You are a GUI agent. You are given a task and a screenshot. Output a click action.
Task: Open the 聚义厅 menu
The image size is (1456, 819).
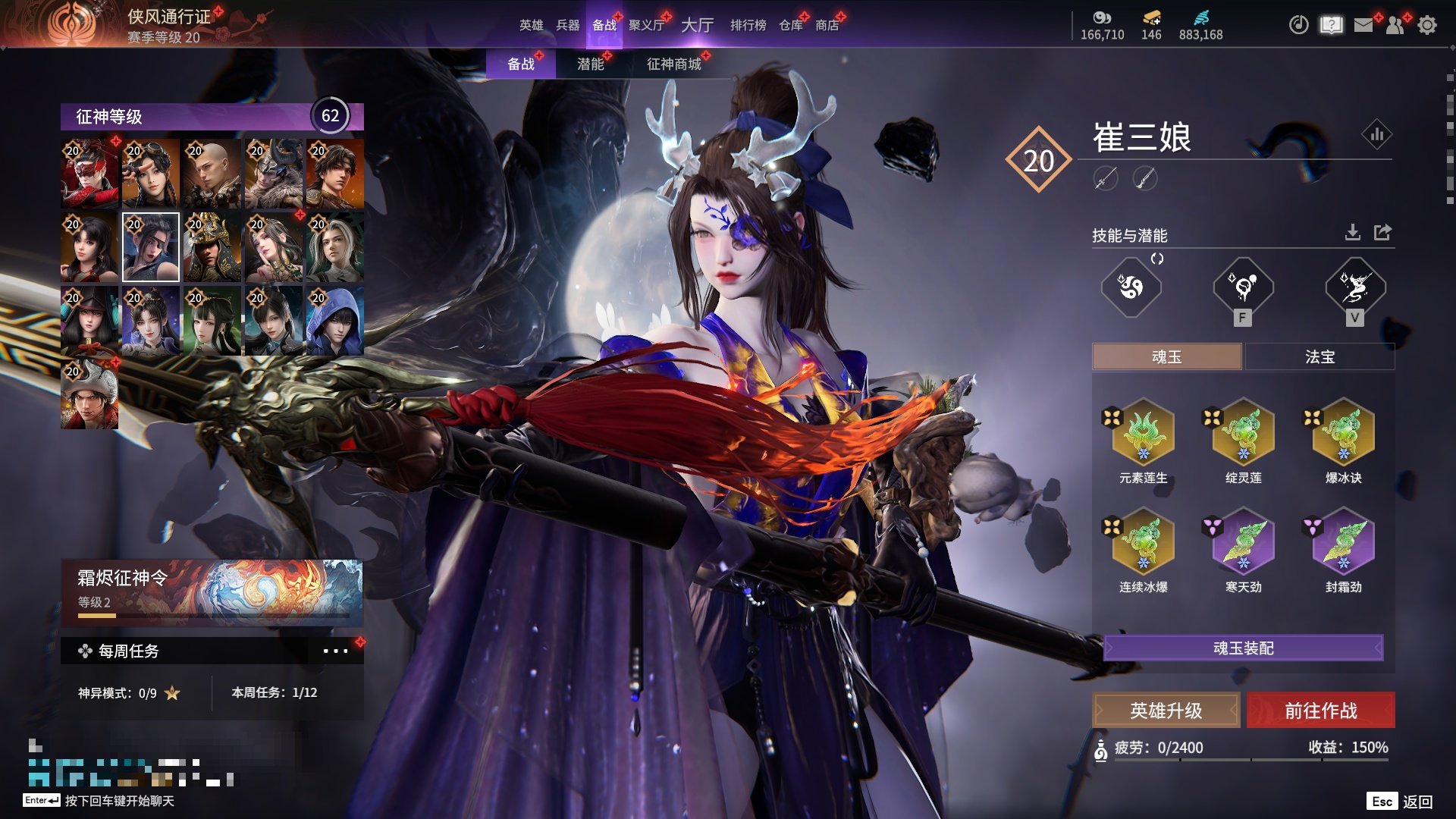pos(646,25)
